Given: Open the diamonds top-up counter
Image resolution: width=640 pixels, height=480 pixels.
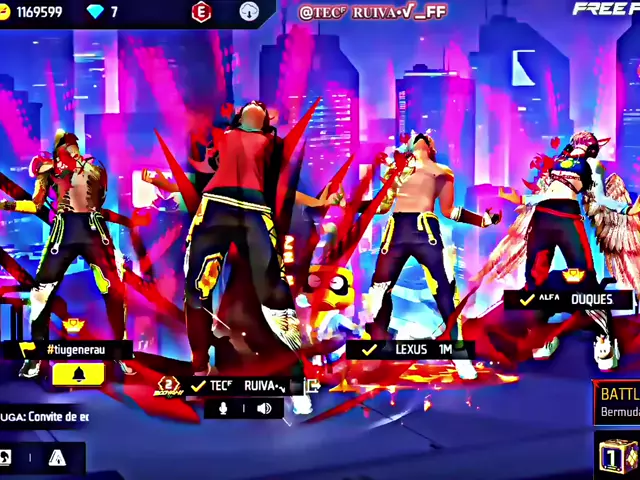Looking at the screenshot, I should point(102,12).
